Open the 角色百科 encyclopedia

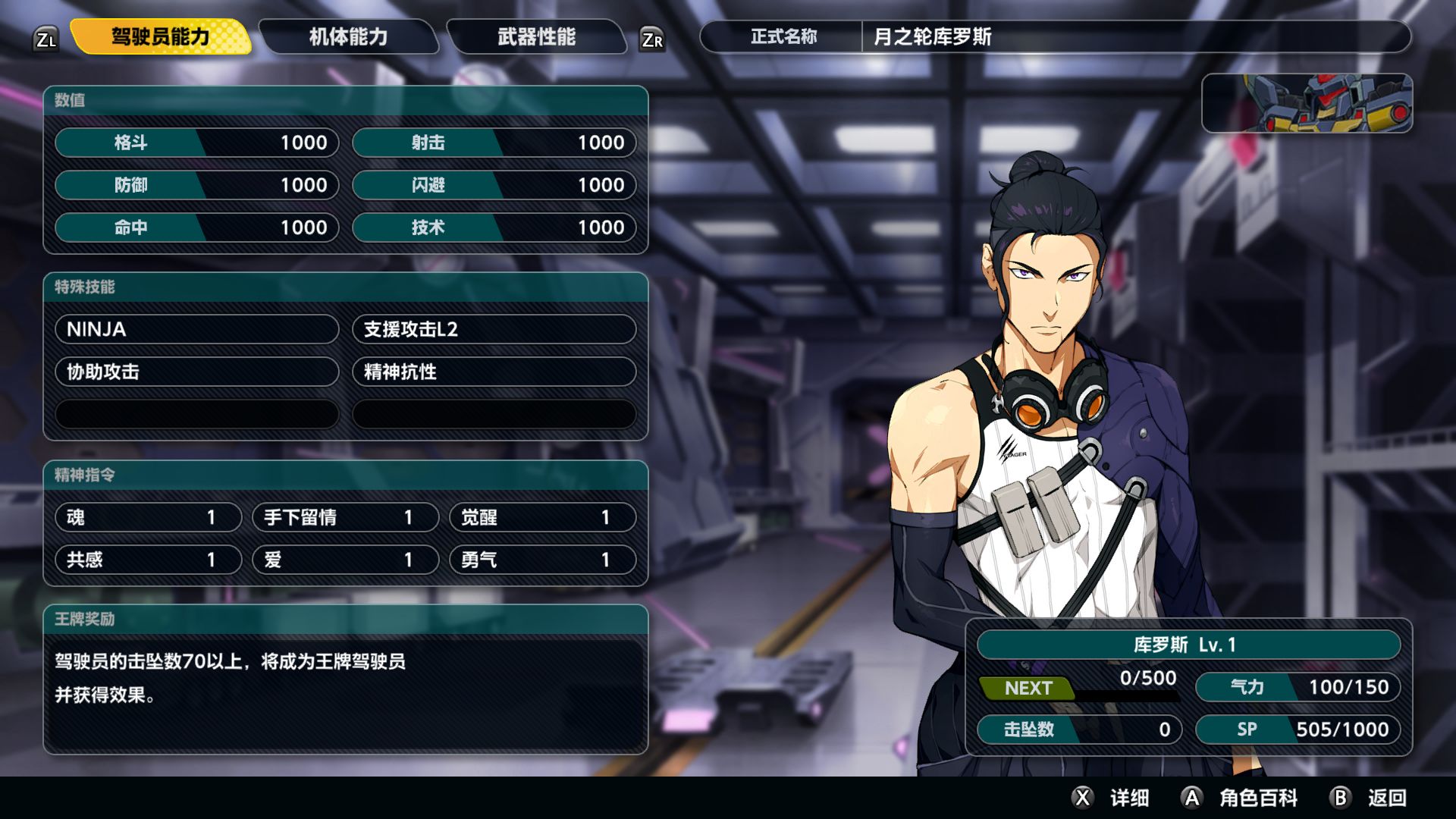pyautogui.click(x=1241, y=798)
